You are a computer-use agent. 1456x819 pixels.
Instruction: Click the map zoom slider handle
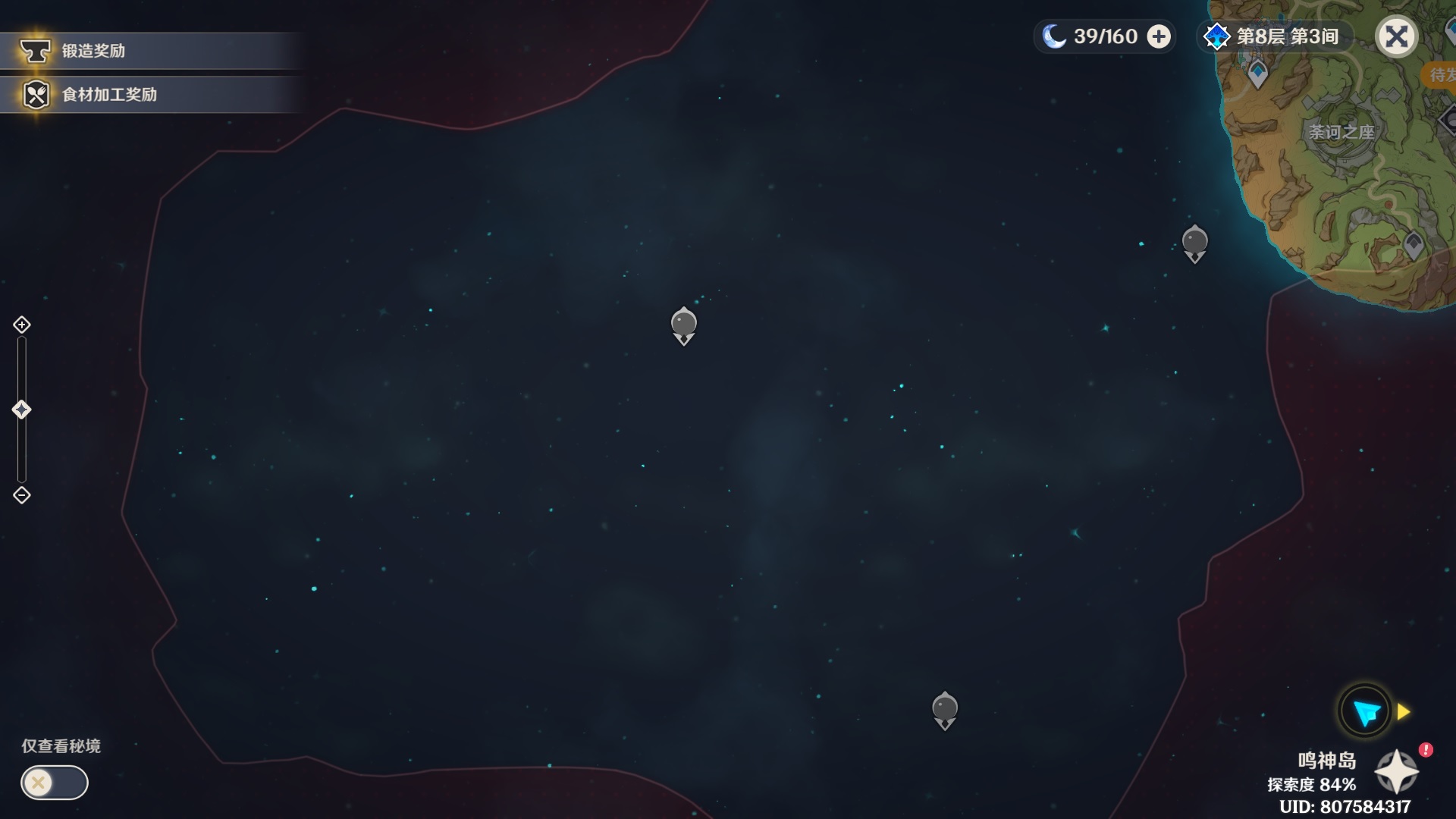(21, 409)
